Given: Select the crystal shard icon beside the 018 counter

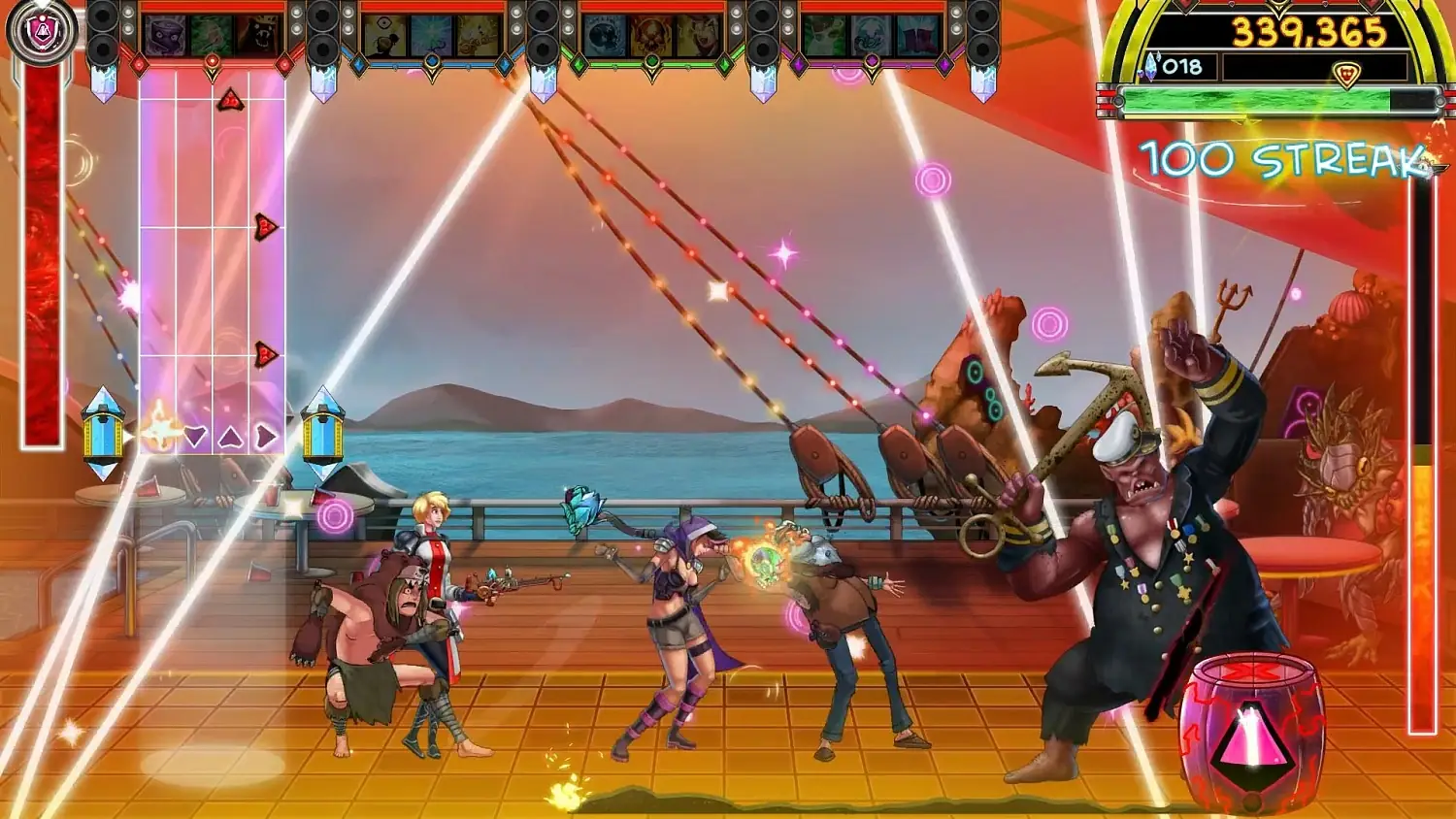Looking at the screenshot, I should pyautogui.click(x=1151, y=67).
